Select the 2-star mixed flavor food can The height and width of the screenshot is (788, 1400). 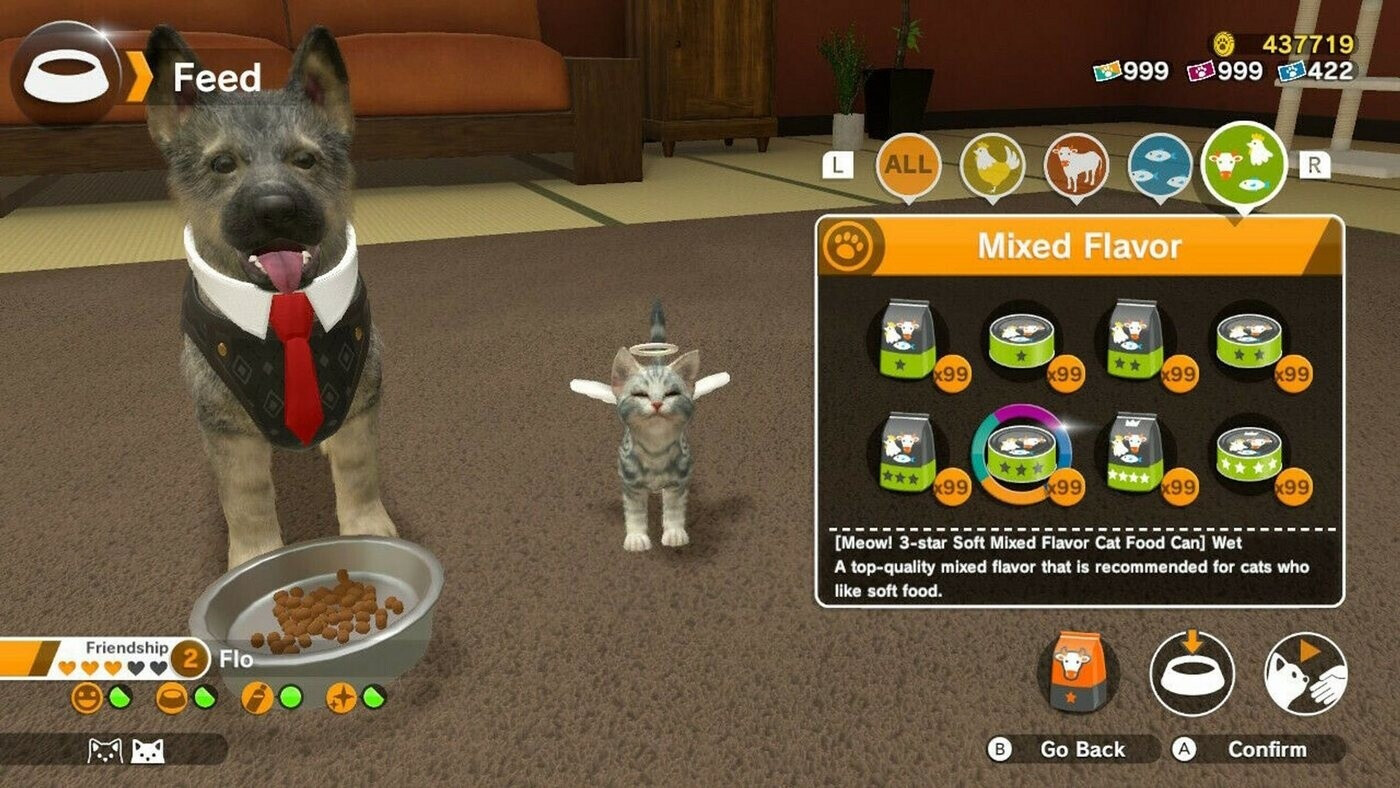(1249, 342)
